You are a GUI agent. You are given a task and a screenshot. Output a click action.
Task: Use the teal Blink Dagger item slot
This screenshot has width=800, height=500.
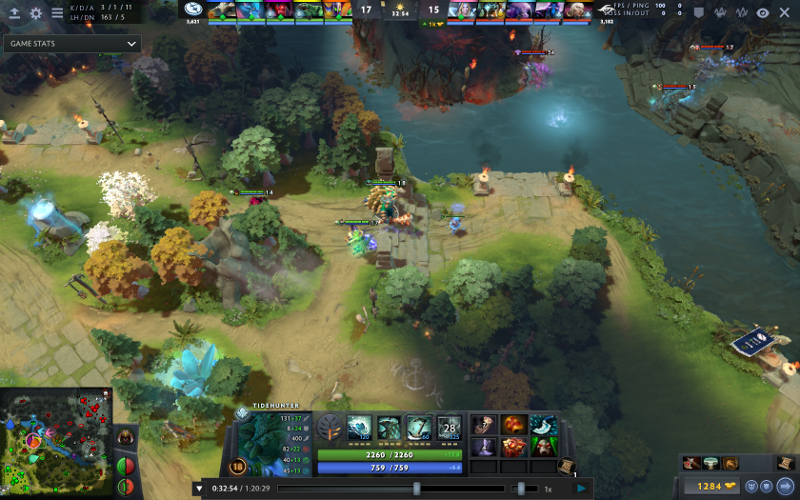(x=543, y=425)
